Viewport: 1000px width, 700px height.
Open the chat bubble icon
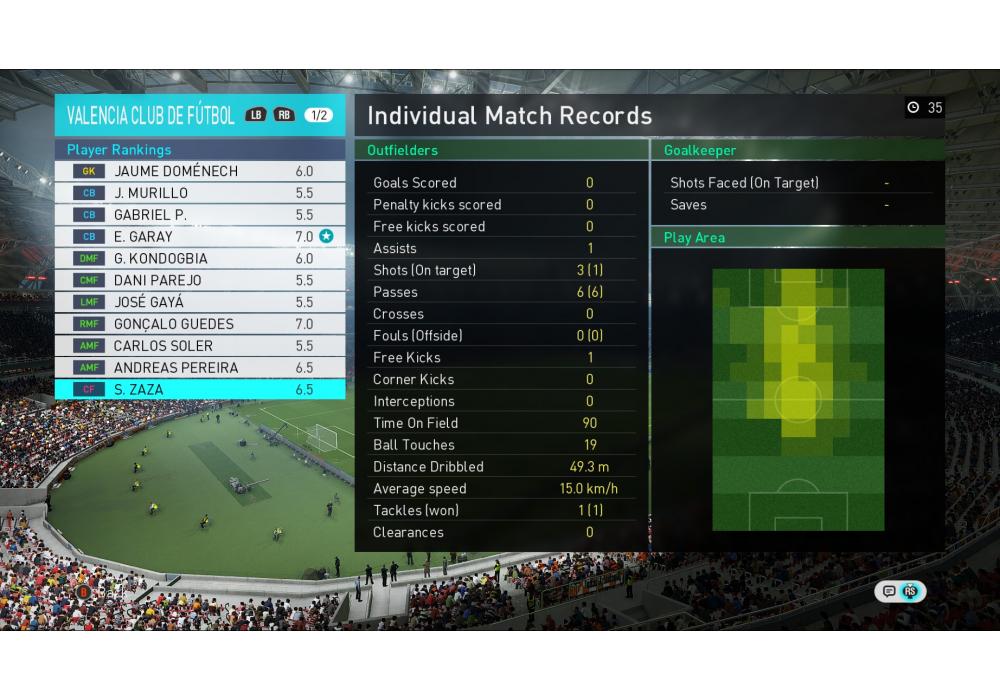(888, 591)
